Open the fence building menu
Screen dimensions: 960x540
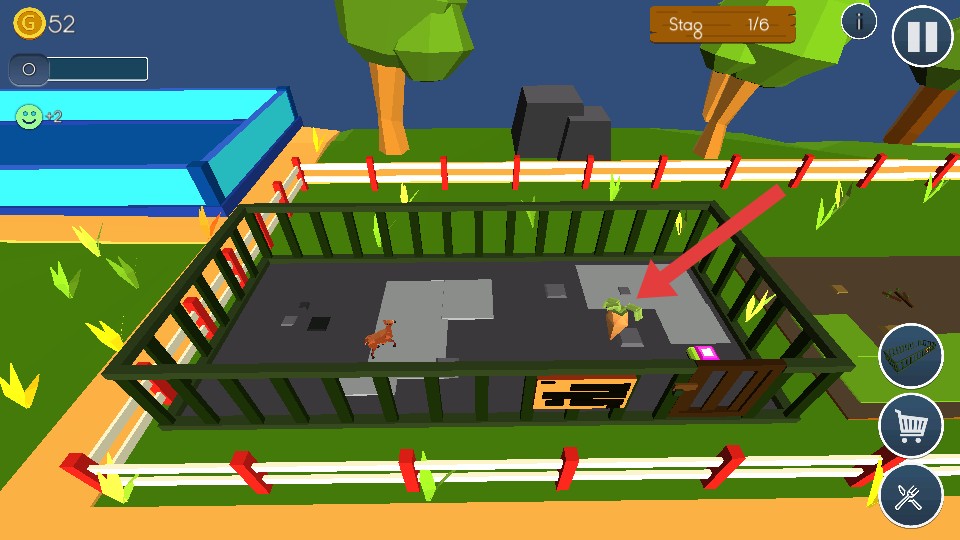[x=911, y=355]
